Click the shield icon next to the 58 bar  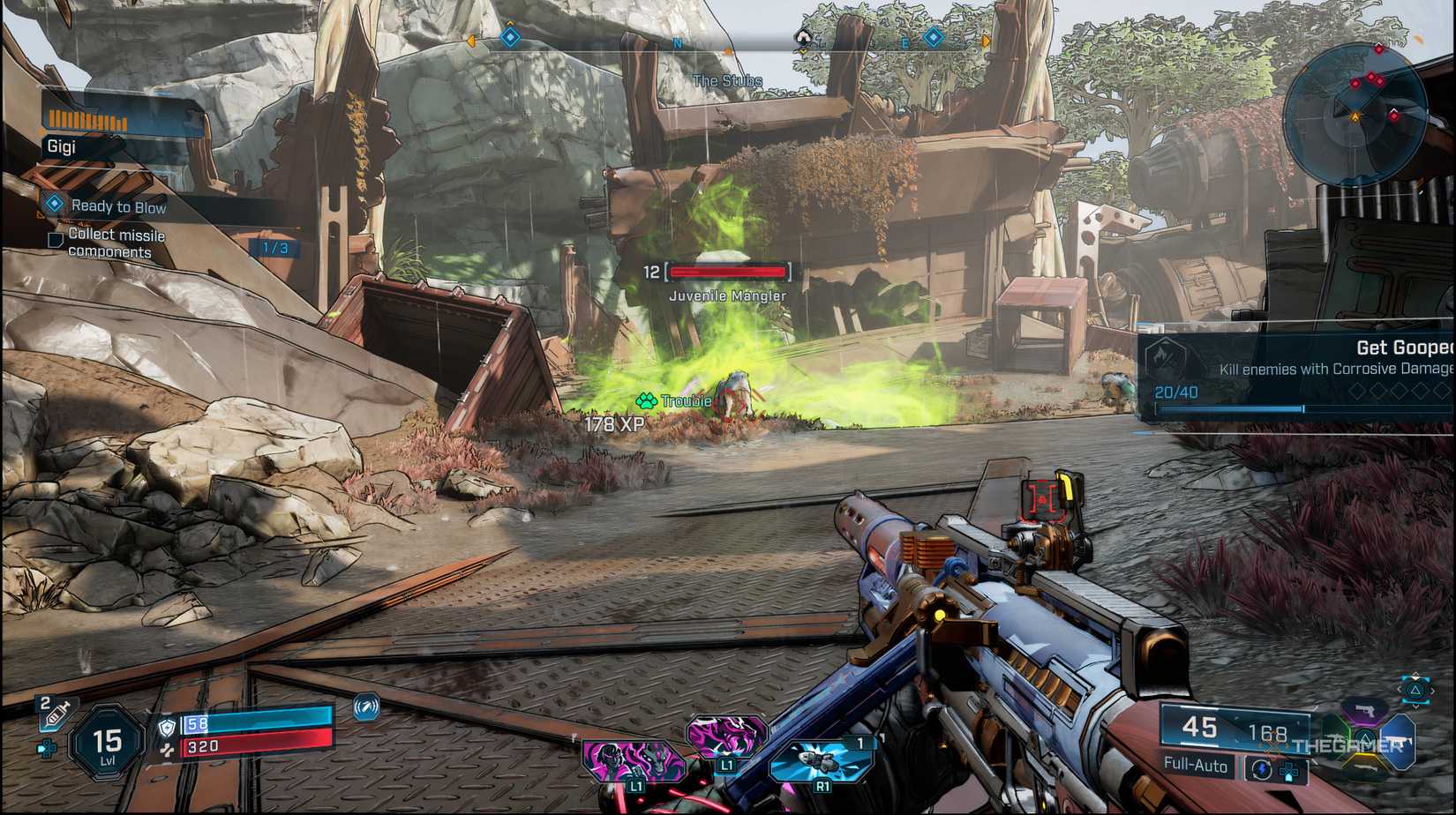[166, 728]
